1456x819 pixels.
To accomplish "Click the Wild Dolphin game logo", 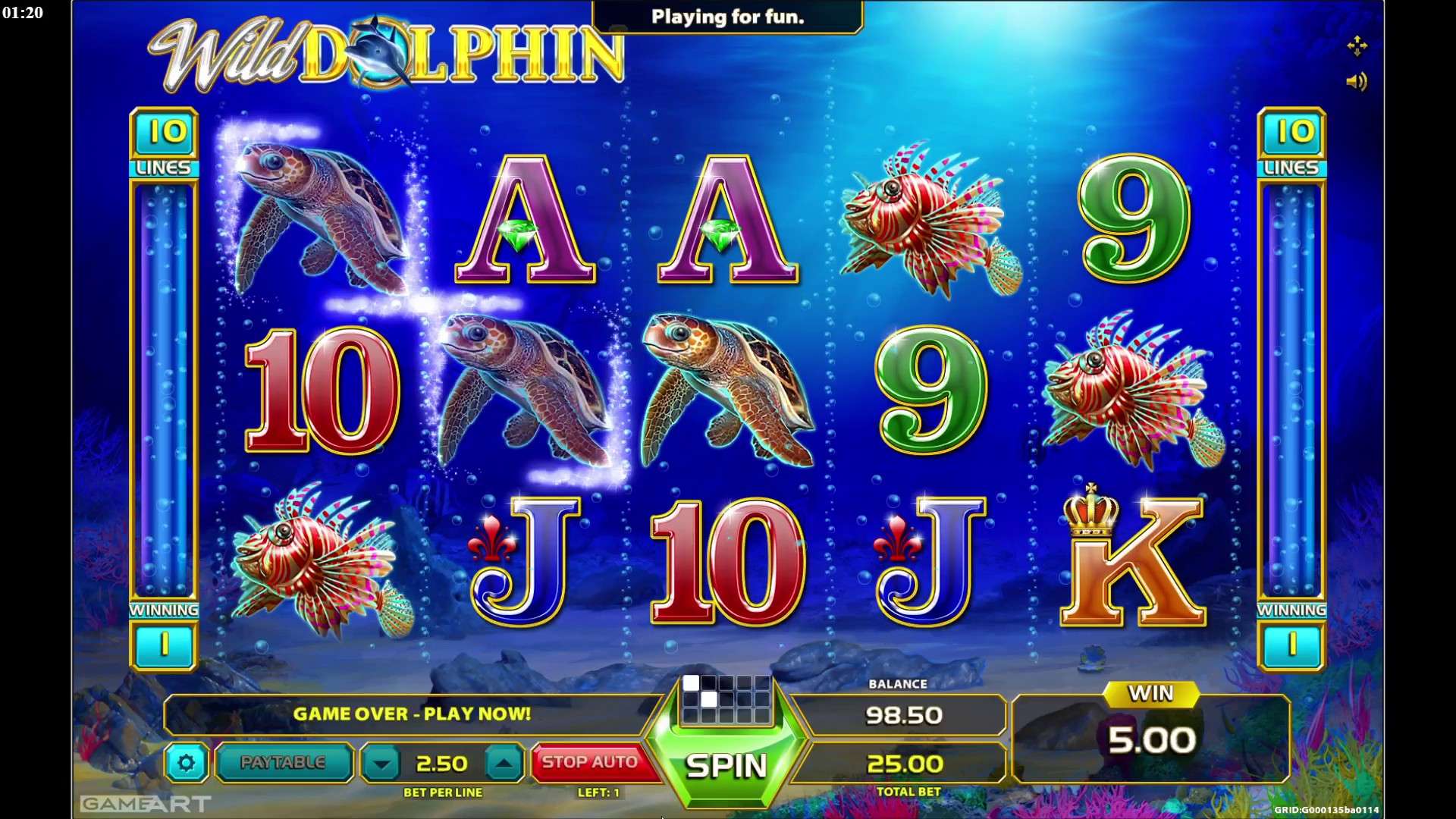I will tap(379, 53).
